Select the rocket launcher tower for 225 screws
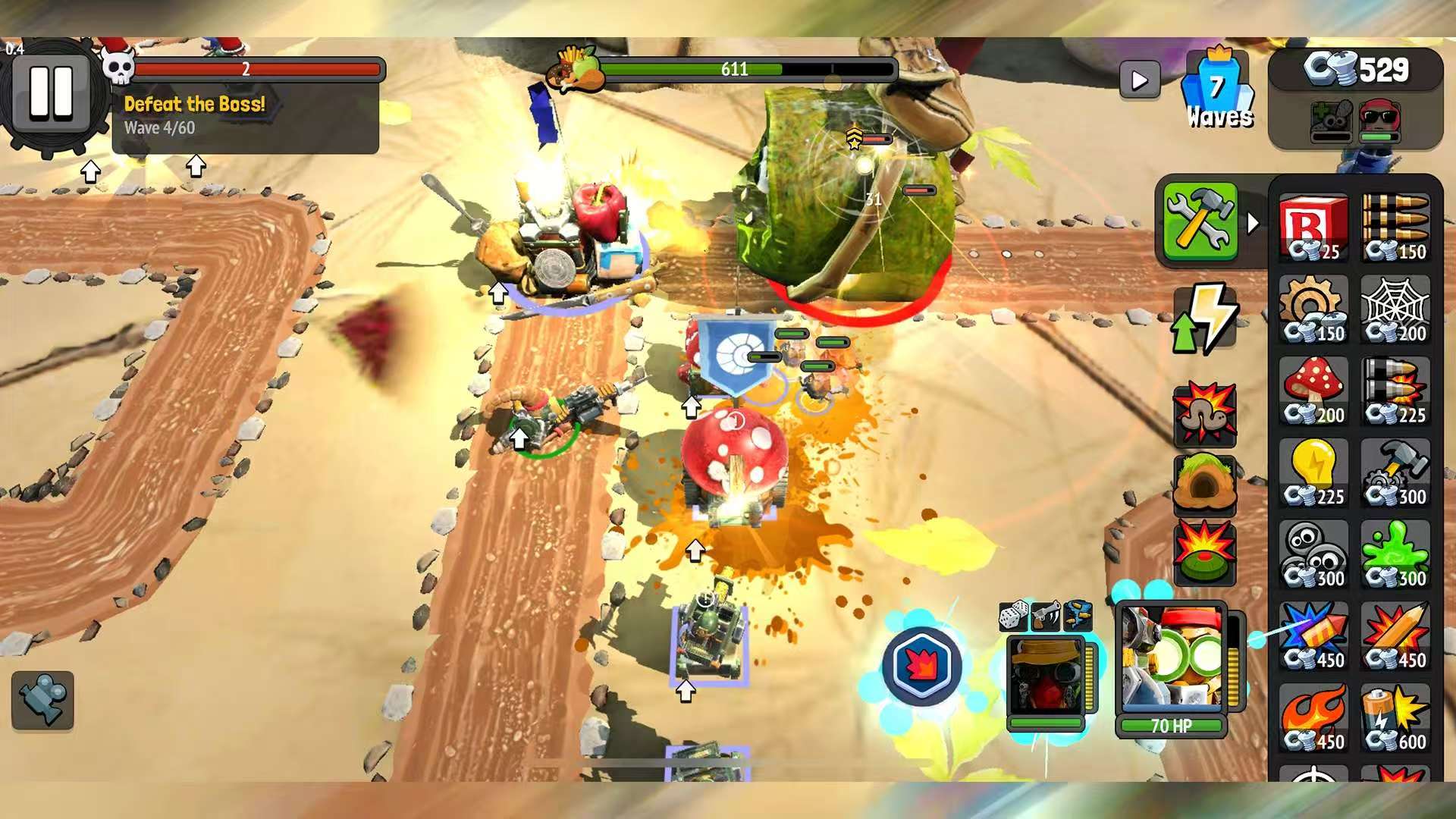The image size is (1456, 819). coord(1395,391)
